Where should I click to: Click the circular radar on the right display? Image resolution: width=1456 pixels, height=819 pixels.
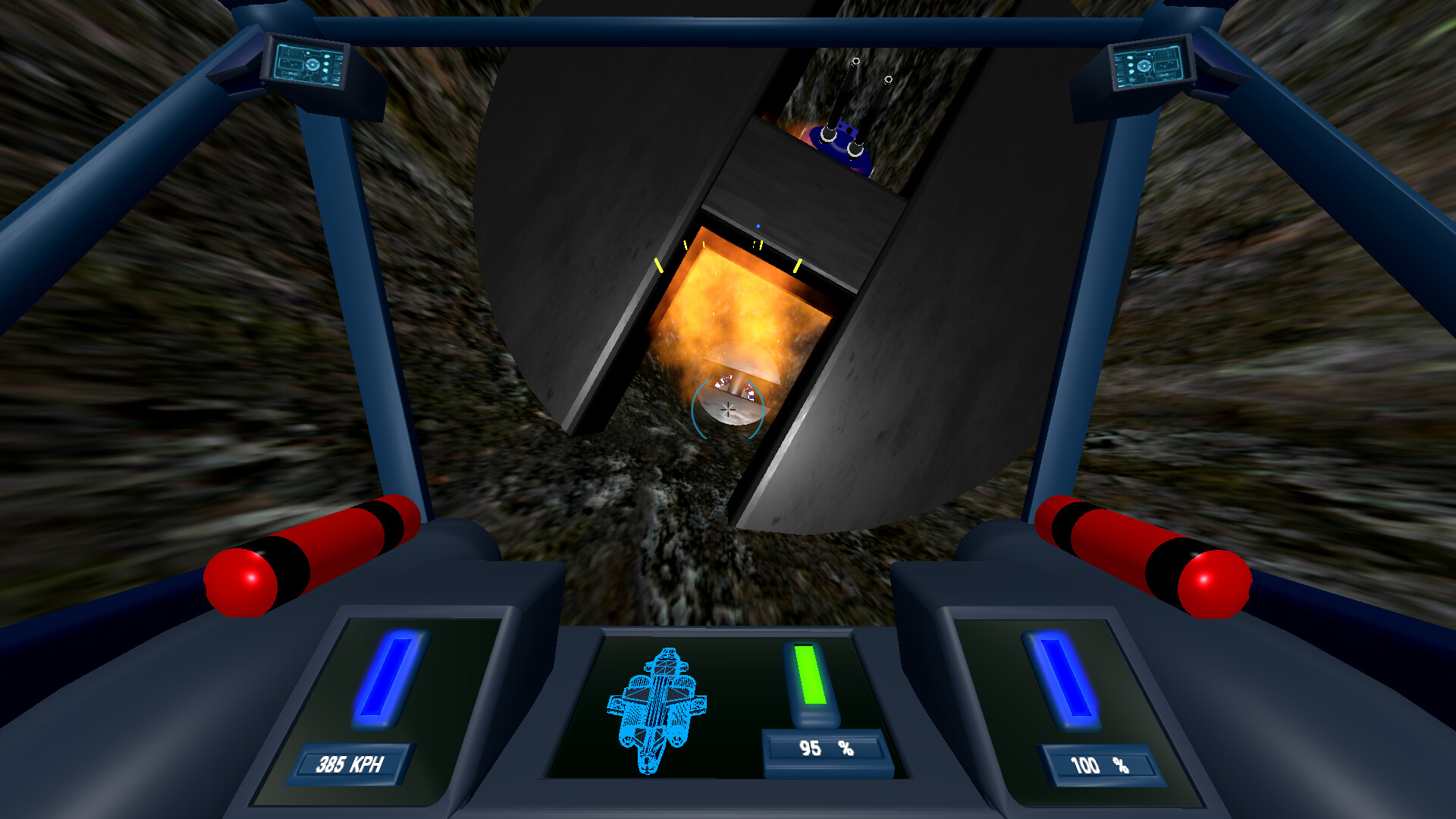point(1144,66)
